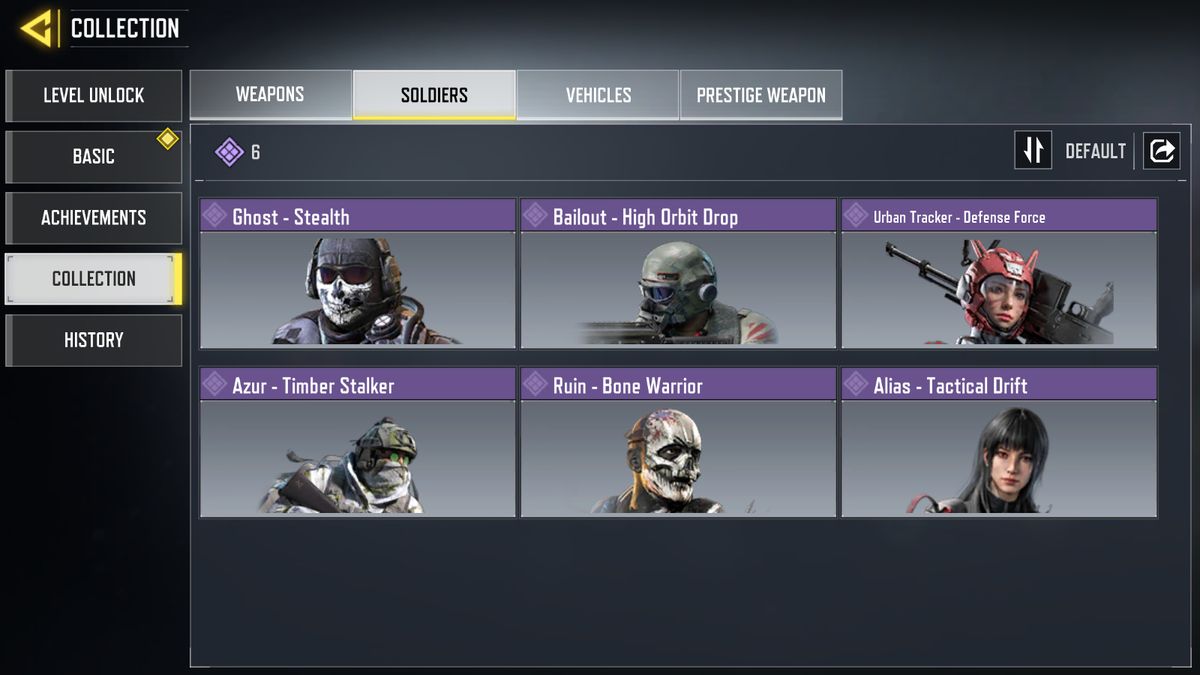
Task: Select the Ghost - Stealth soldier card
Action: (358, 274)
